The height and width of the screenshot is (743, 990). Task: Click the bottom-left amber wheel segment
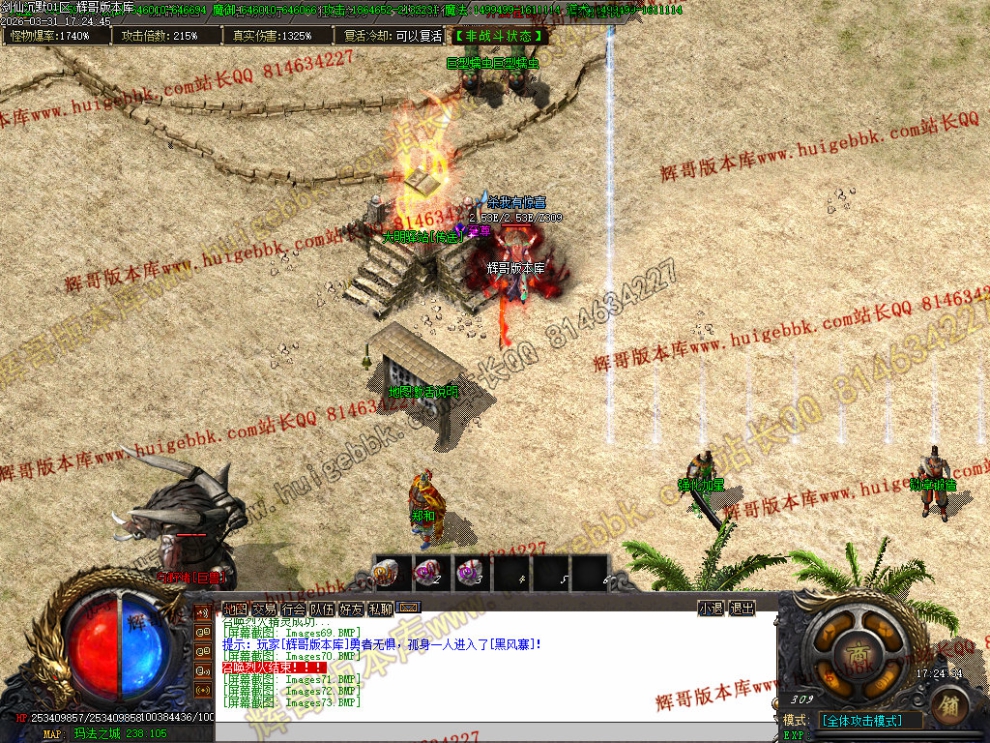pos(831,678)
